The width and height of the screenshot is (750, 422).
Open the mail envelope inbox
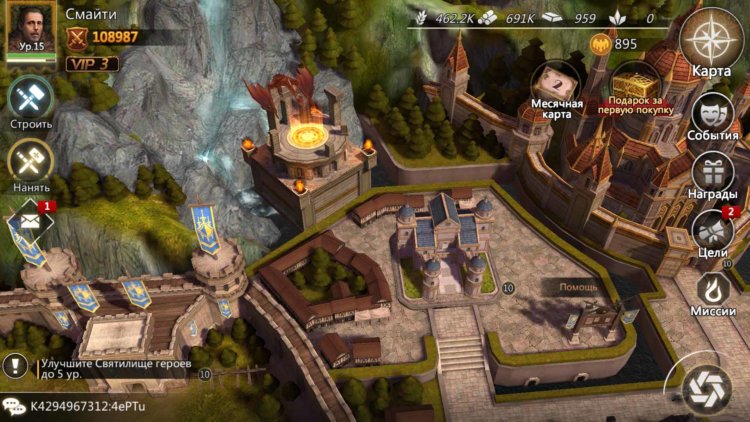click(x=31, y=221)
